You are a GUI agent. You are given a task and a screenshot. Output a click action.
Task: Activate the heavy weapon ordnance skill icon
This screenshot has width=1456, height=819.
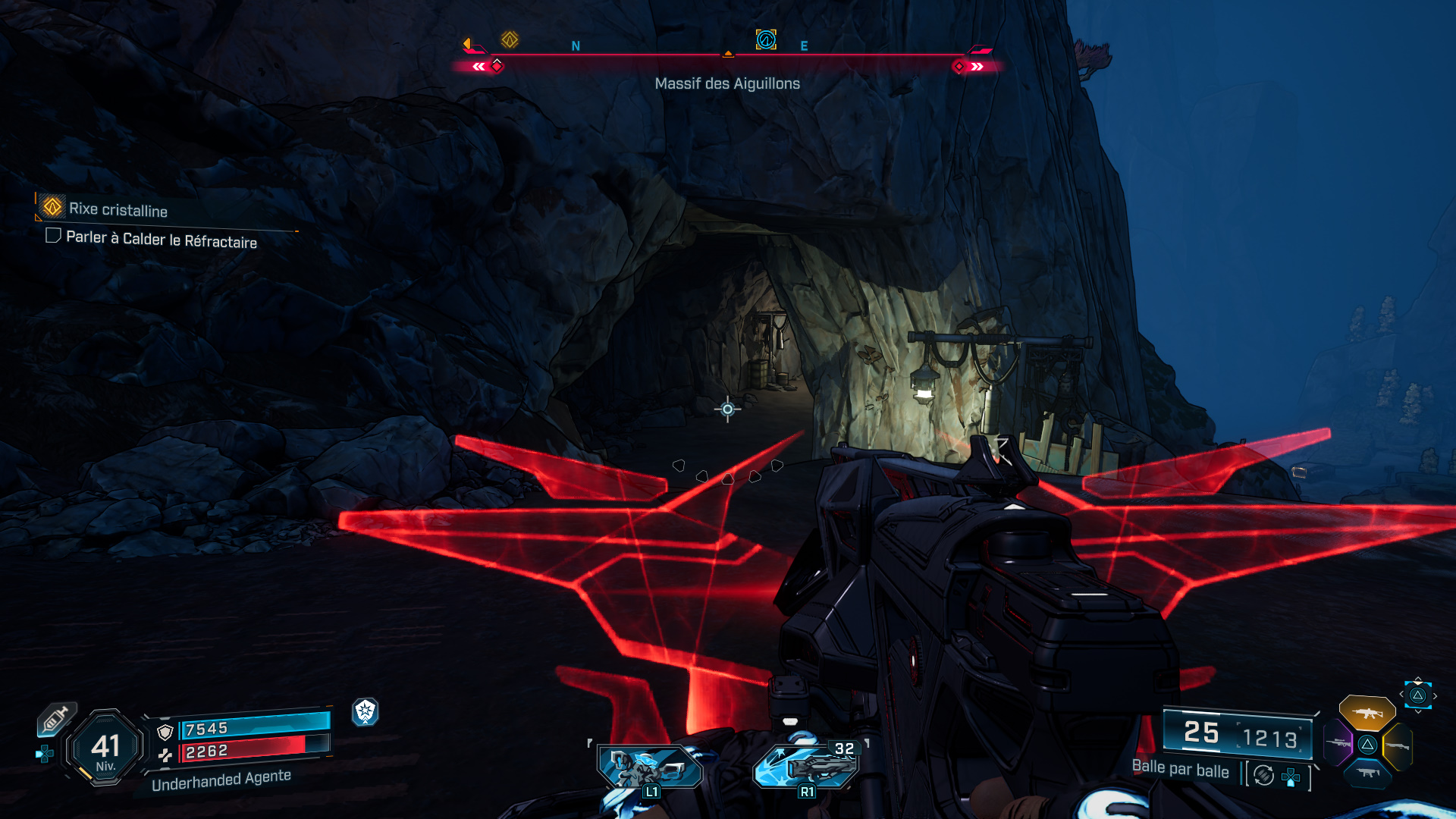(x=805, y=766)
